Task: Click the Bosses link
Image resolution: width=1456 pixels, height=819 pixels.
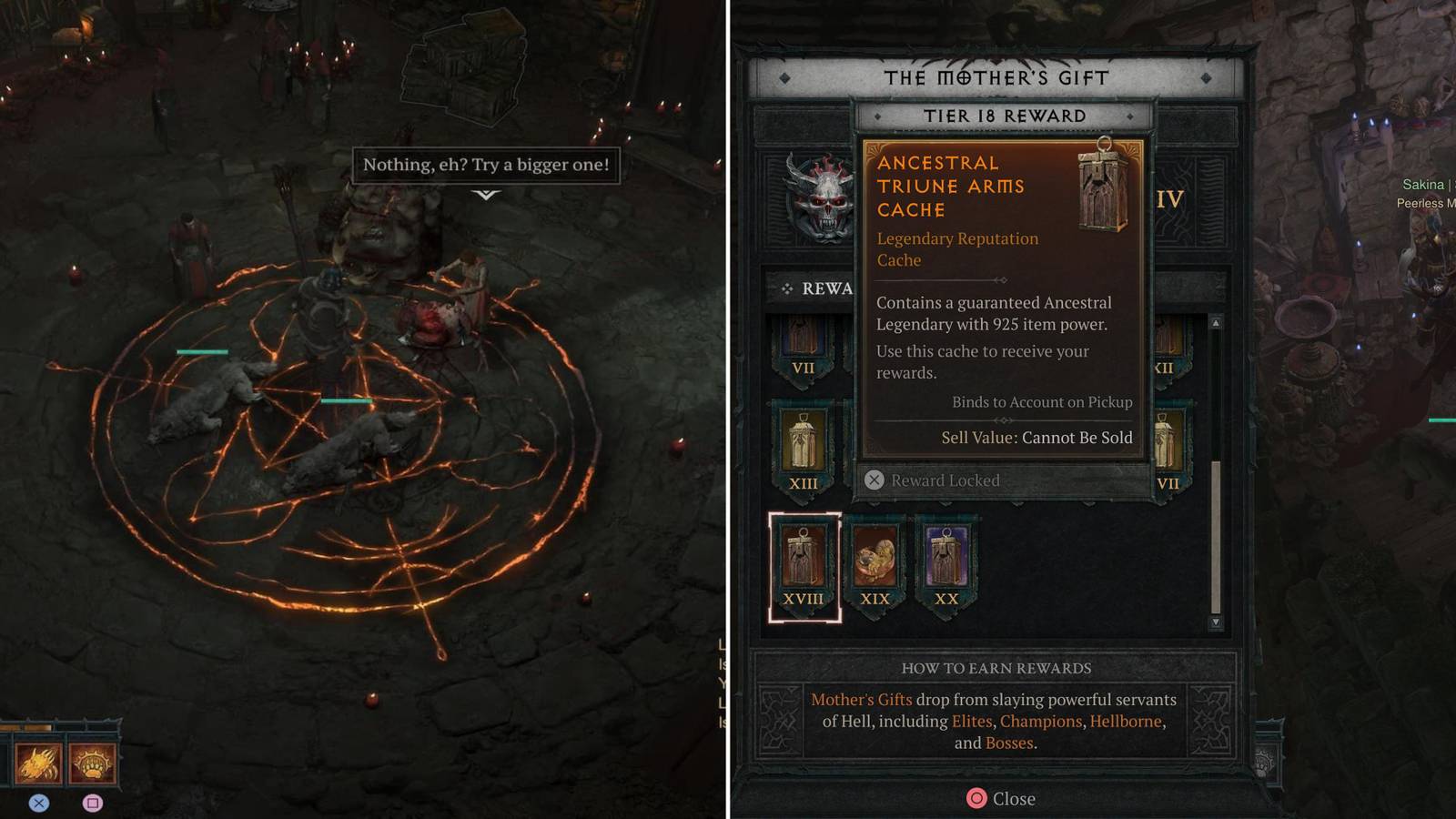Action: tap(1010, 743)
